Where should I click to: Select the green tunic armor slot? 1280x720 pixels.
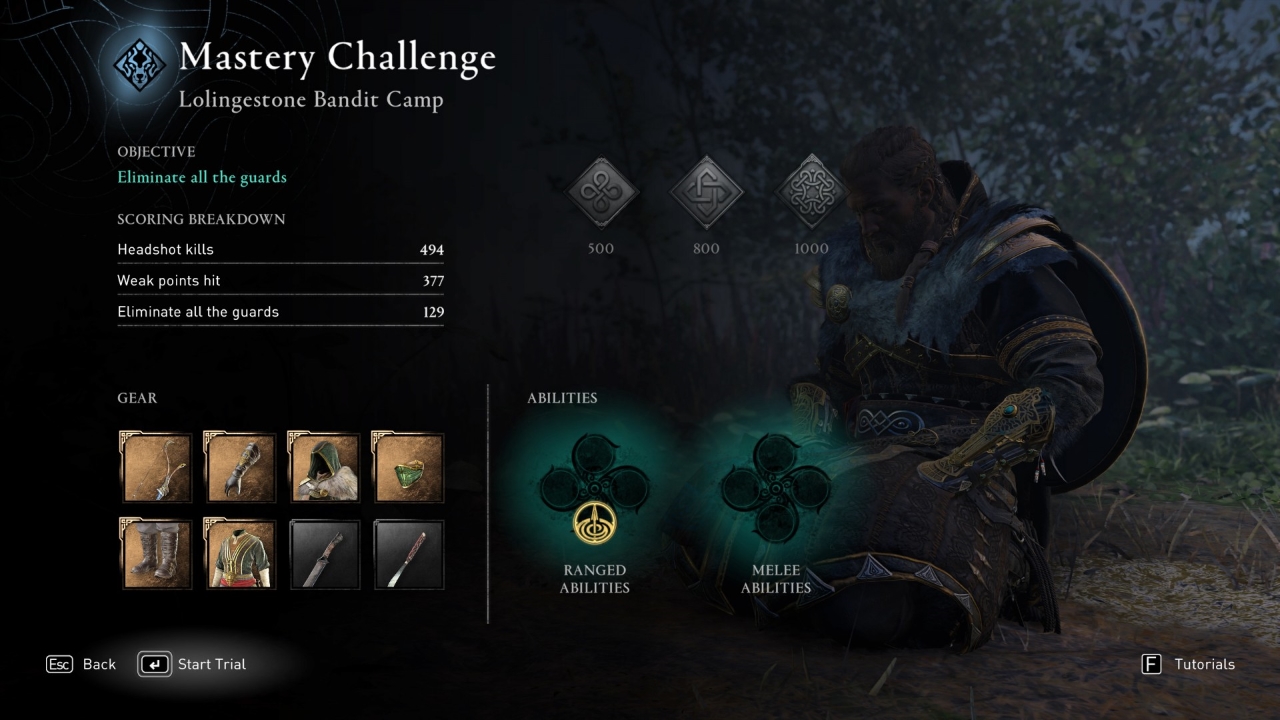tap(239, 553)
